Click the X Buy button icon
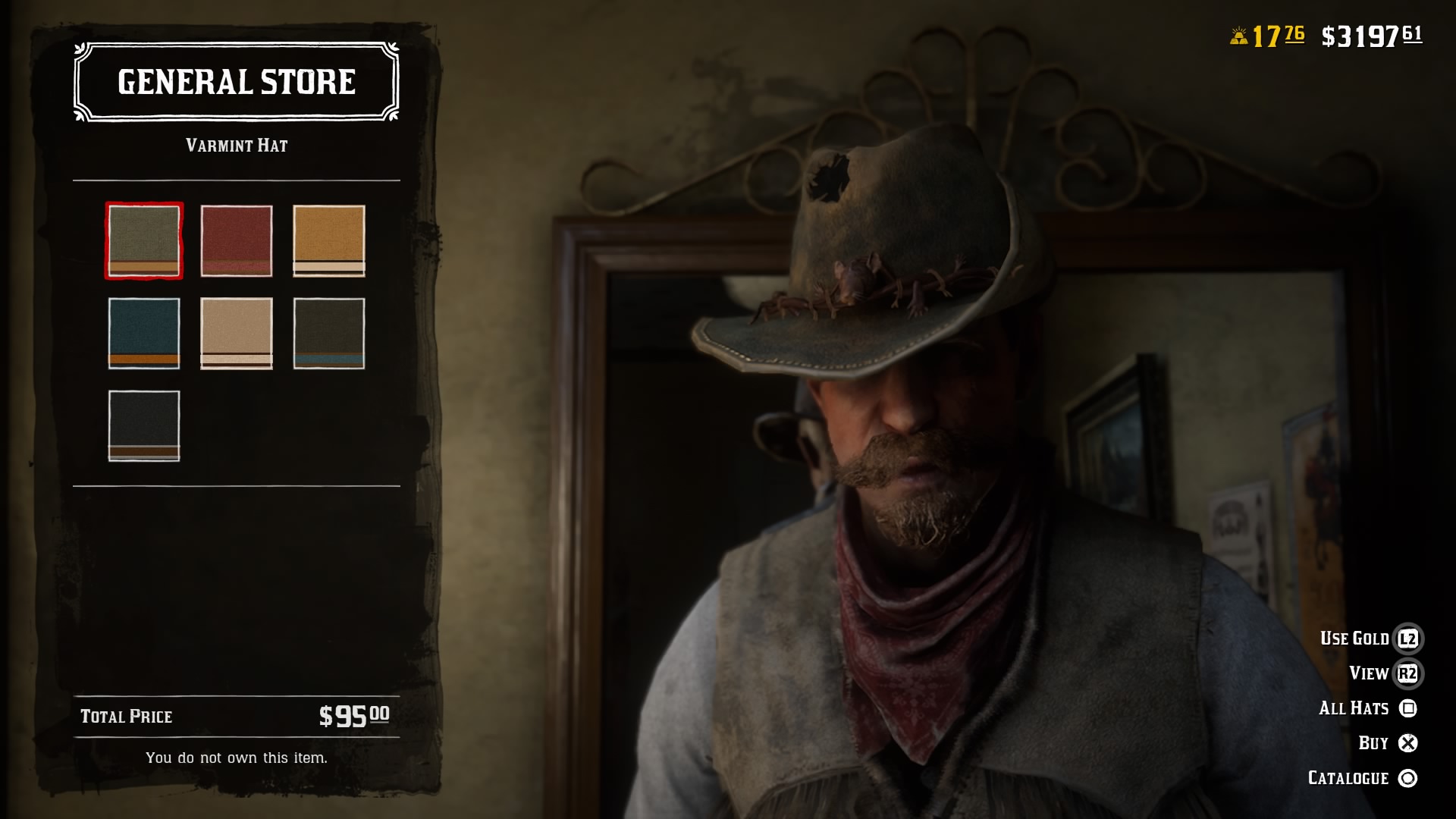Viewport: 1456px width, 819px height. pos(1409,742)
